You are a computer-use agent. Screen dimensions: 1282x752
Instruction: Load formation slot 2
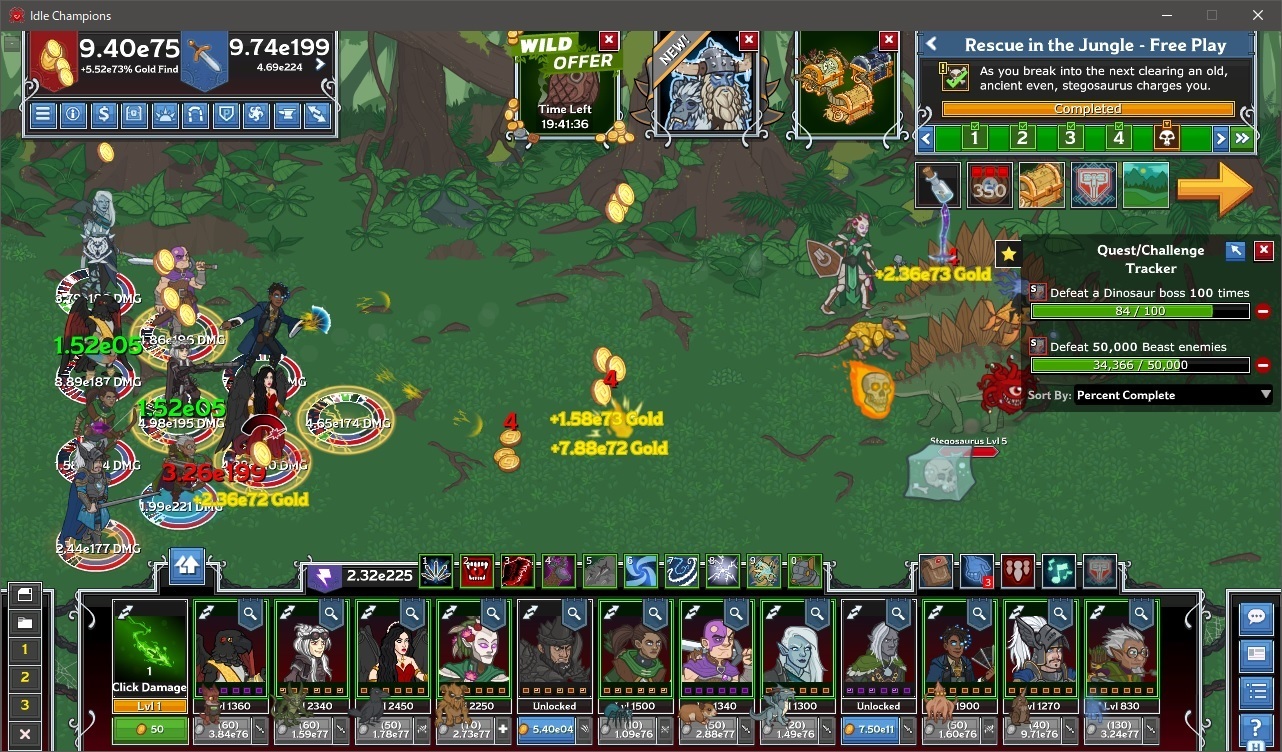pos(25,677)
